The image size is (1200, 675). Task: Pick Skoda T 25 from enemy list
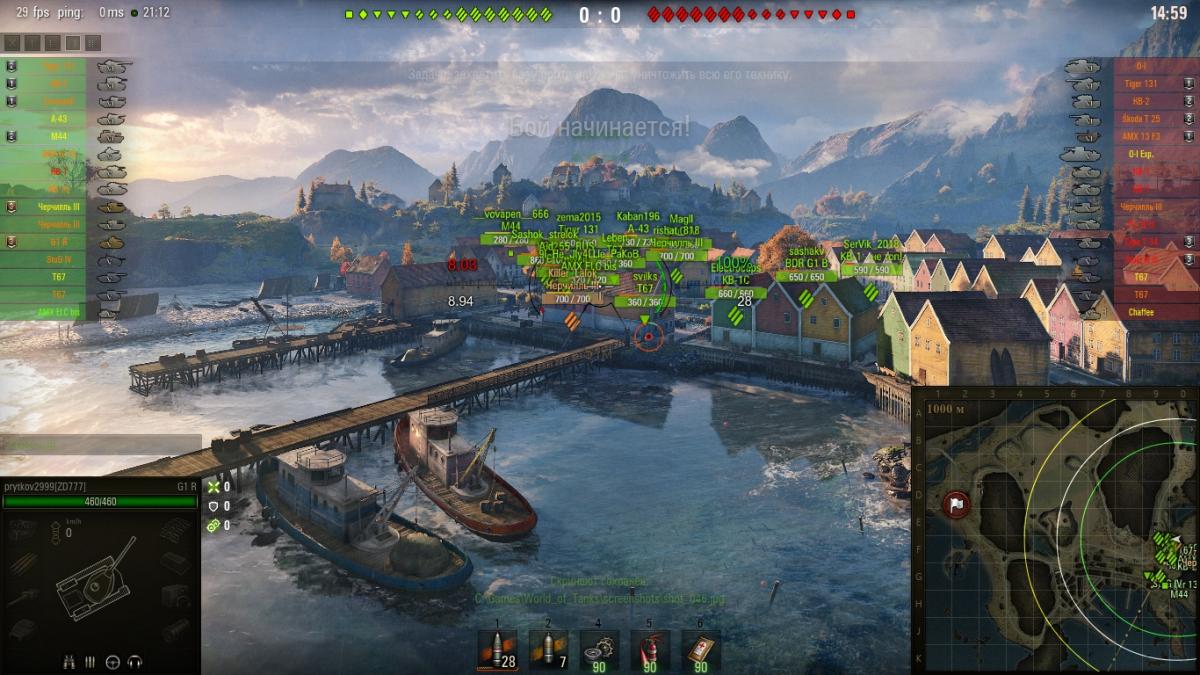pyautogui.click(x=1140, y=119)
